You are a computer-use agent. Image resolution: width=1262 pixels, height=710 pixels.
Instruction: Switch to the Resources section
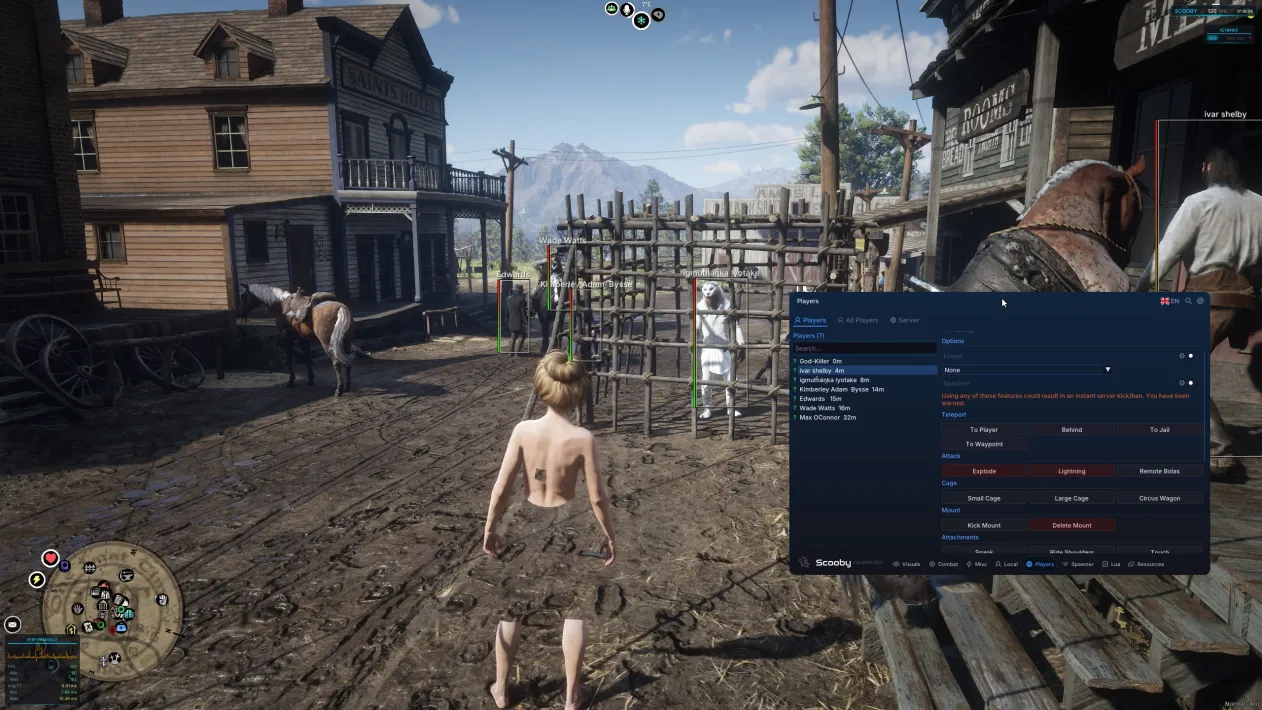1146,564
